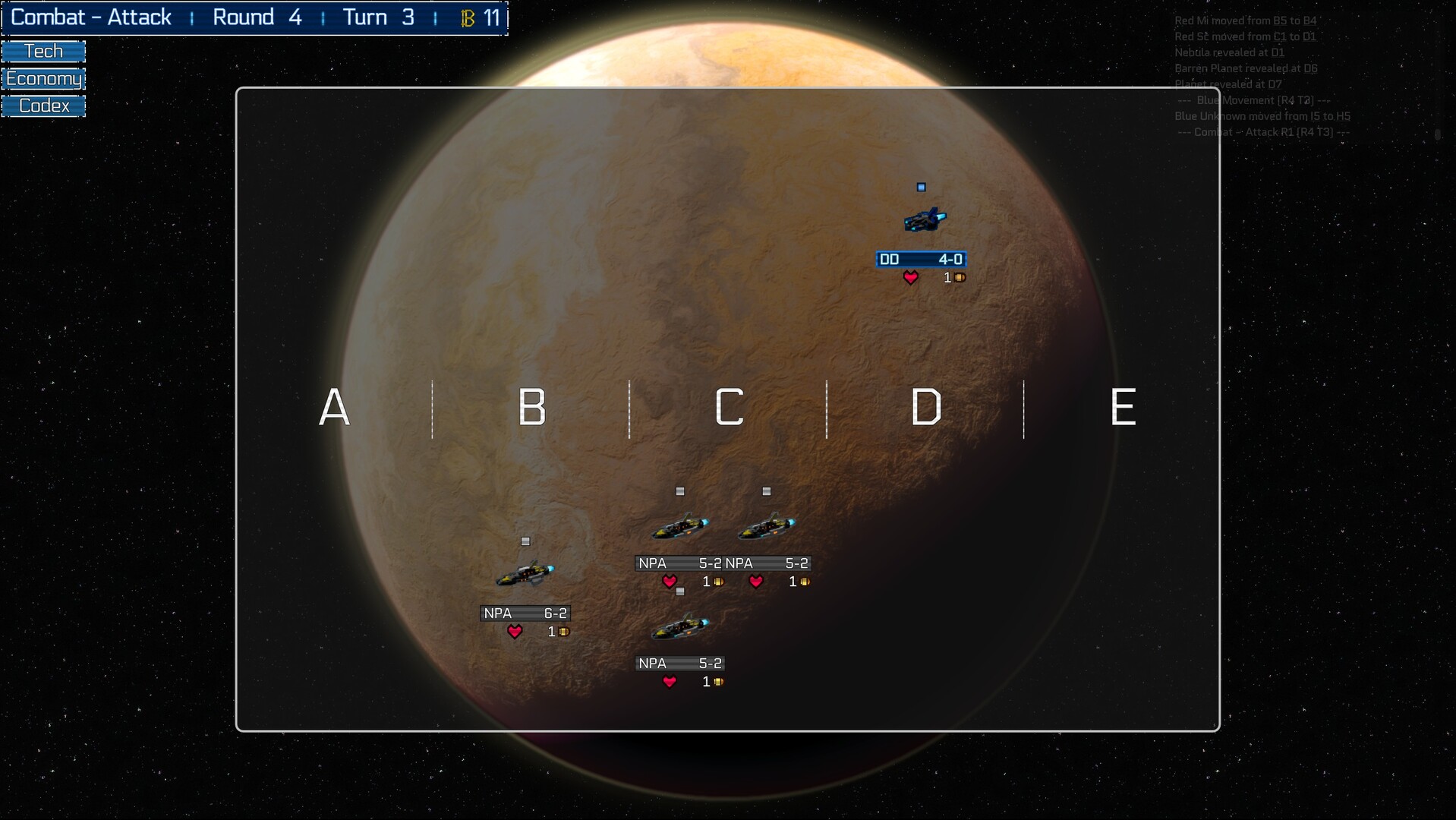
Task: Open the Tech screen
Action: click(43, 50)
